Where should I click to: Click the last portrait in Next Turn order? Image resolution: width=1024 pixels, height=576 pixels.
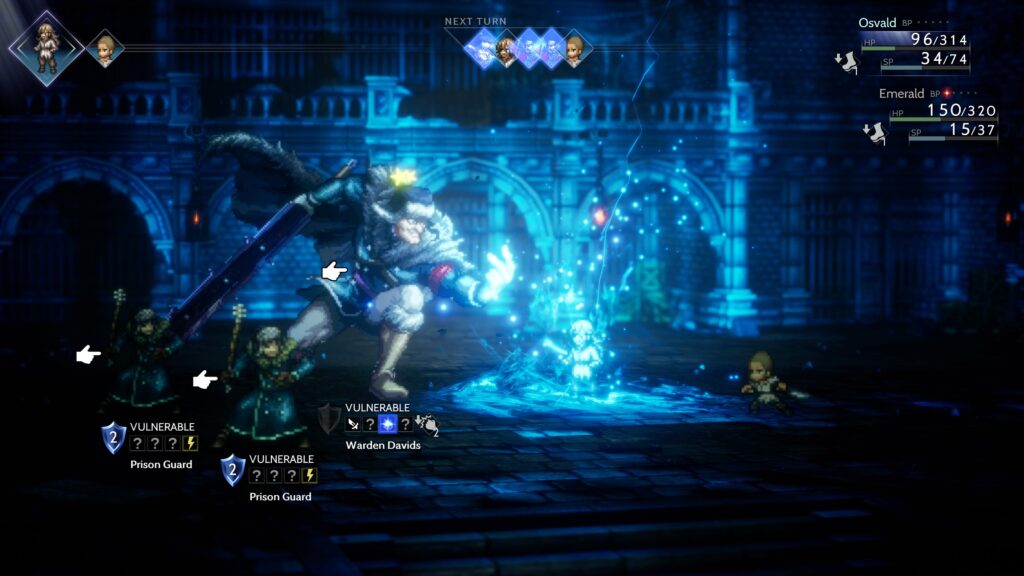[574, 48]
